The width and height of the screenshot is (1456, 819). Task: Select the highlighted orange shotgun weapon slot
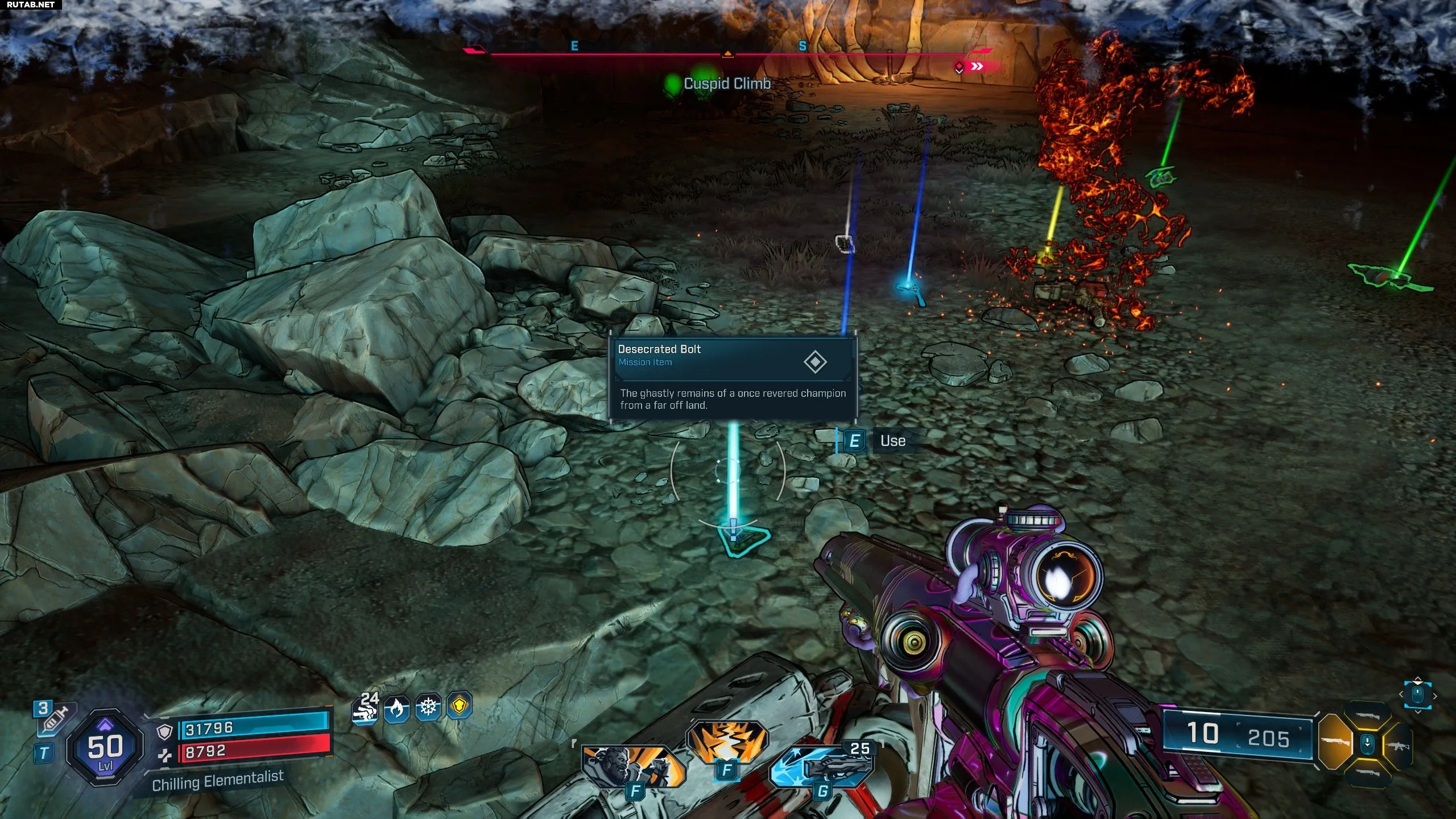coord(1334,742)
